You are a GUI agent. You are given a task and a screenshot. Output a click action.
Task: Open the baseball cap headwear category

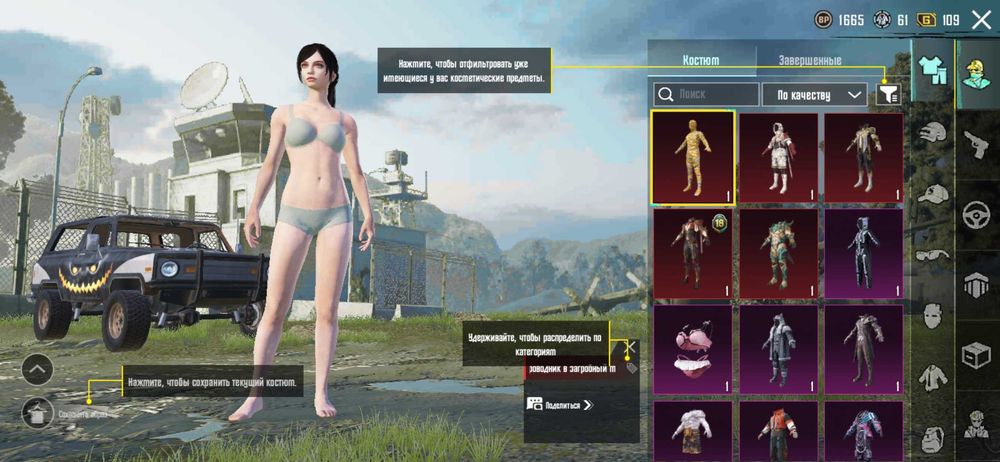(932, 194)
